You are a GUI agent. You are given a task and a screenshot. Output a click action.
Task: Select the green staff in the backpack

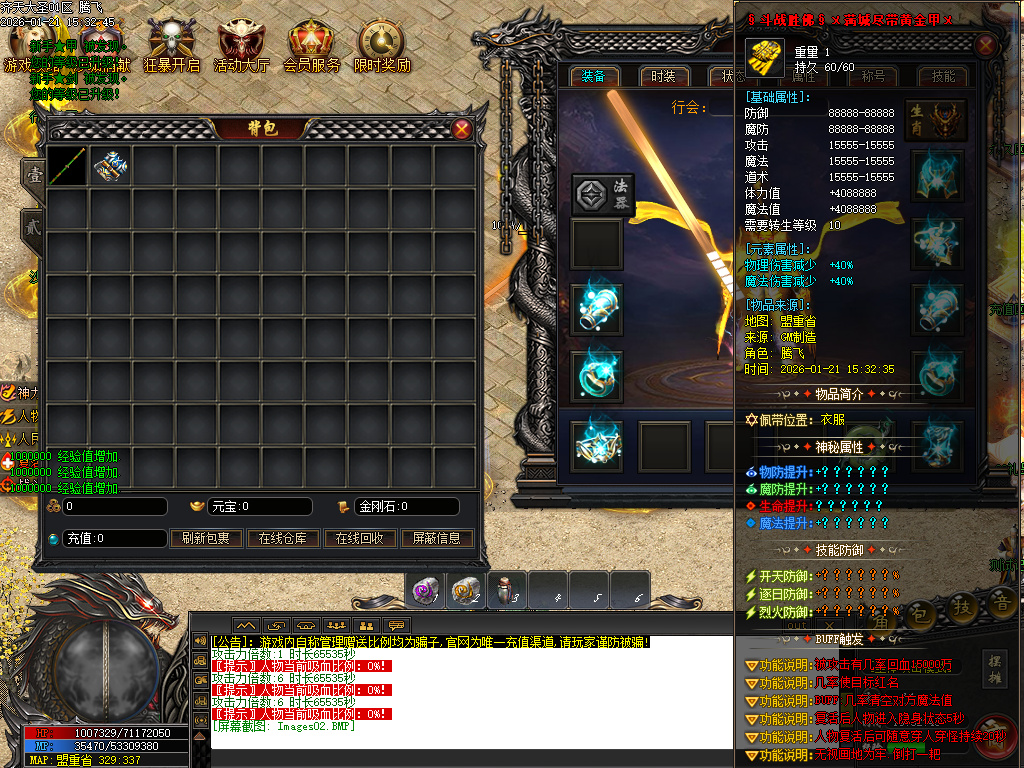[x=67, y=166]
